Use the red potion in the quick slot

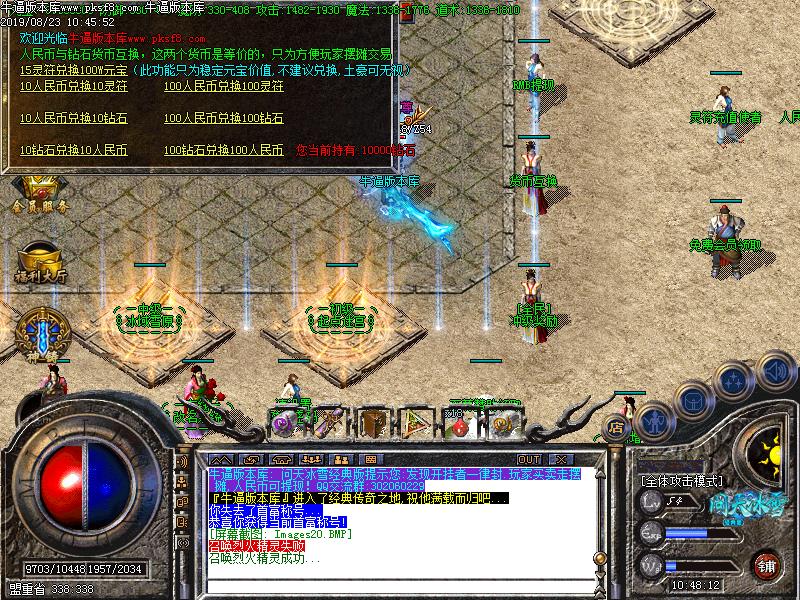coord(458,424)
